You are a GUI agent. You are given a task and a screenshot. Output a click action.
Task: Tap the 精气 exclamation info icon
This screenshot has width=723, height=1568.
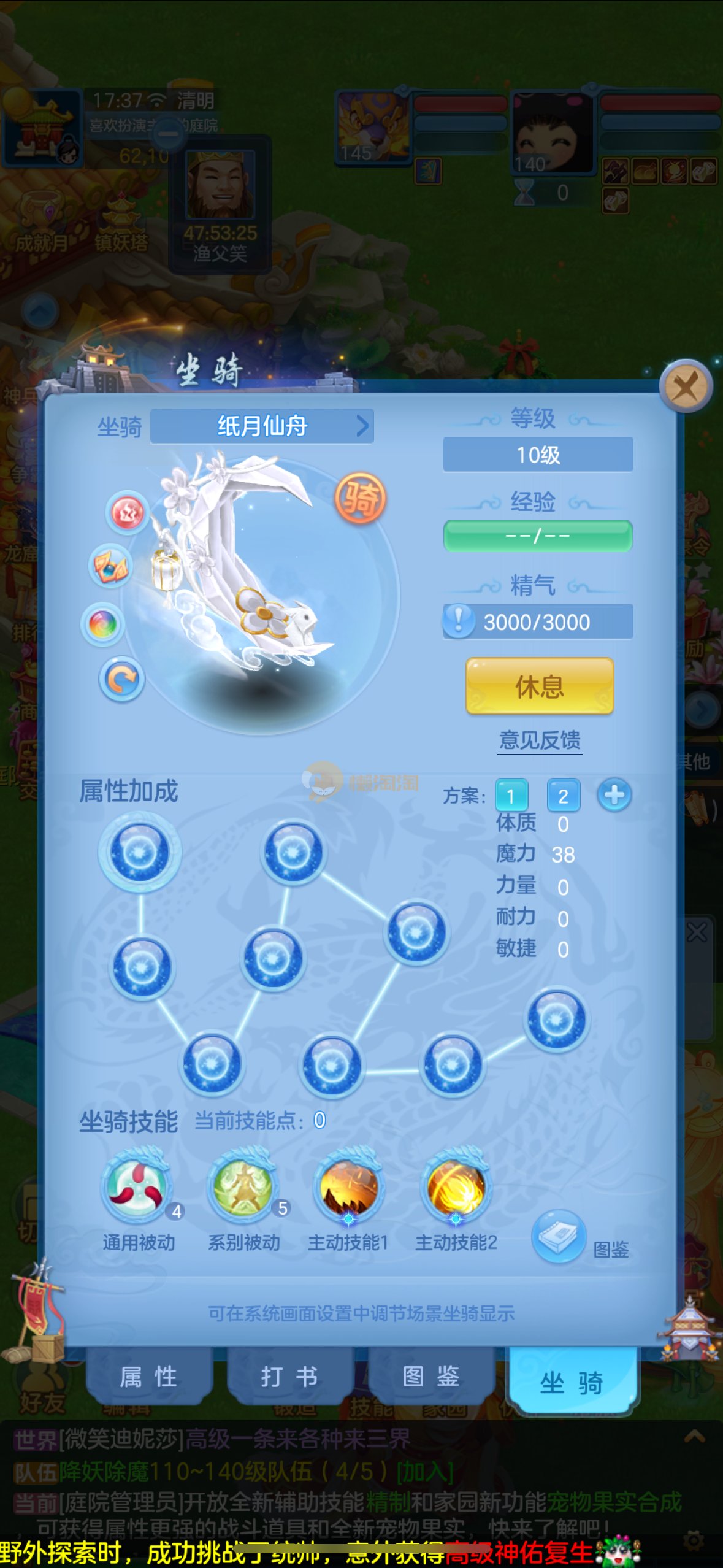[459, 621]
